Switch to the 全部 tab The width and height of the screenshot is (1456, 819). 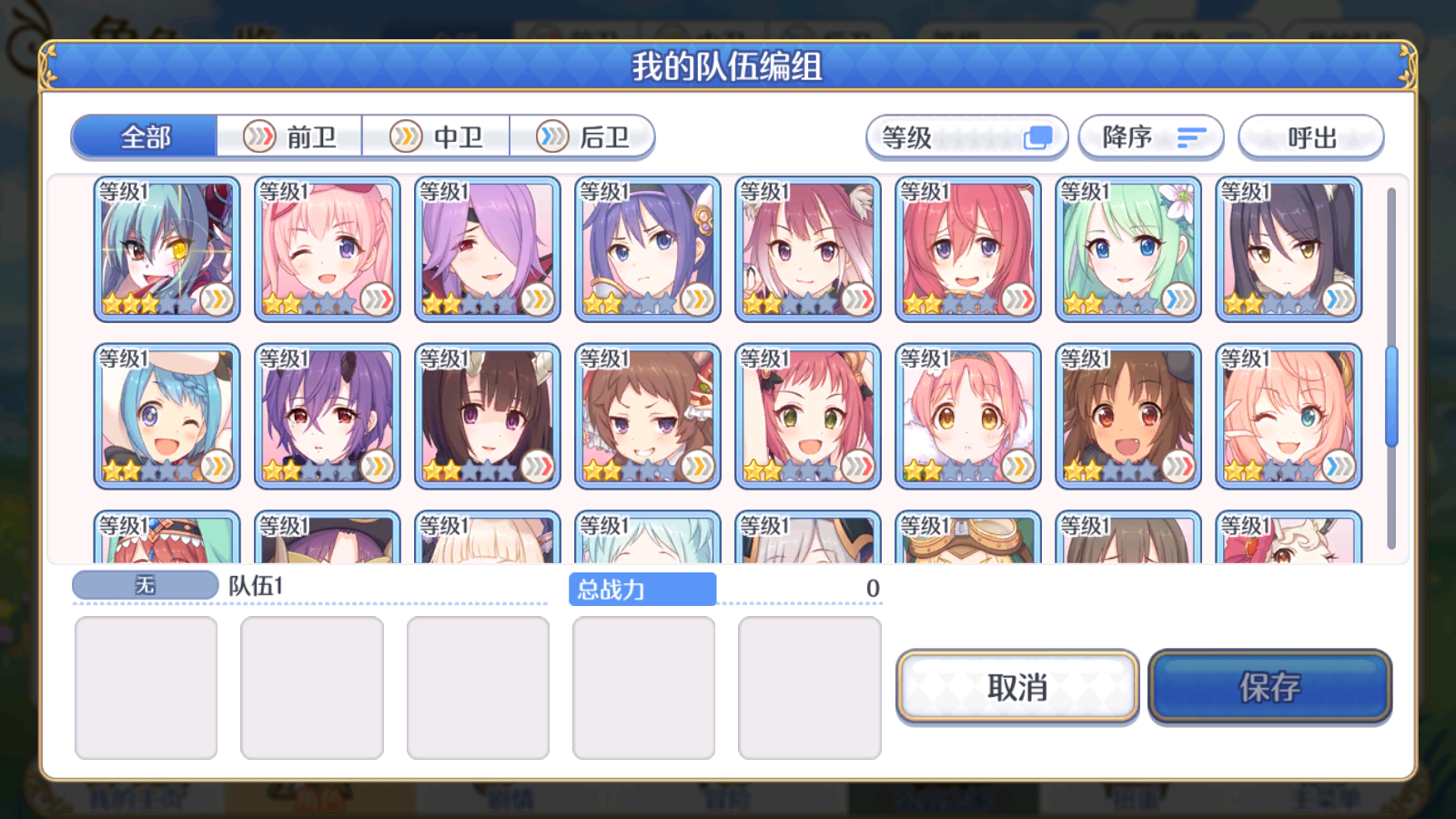pyautogui.click(x=144, y=135)
